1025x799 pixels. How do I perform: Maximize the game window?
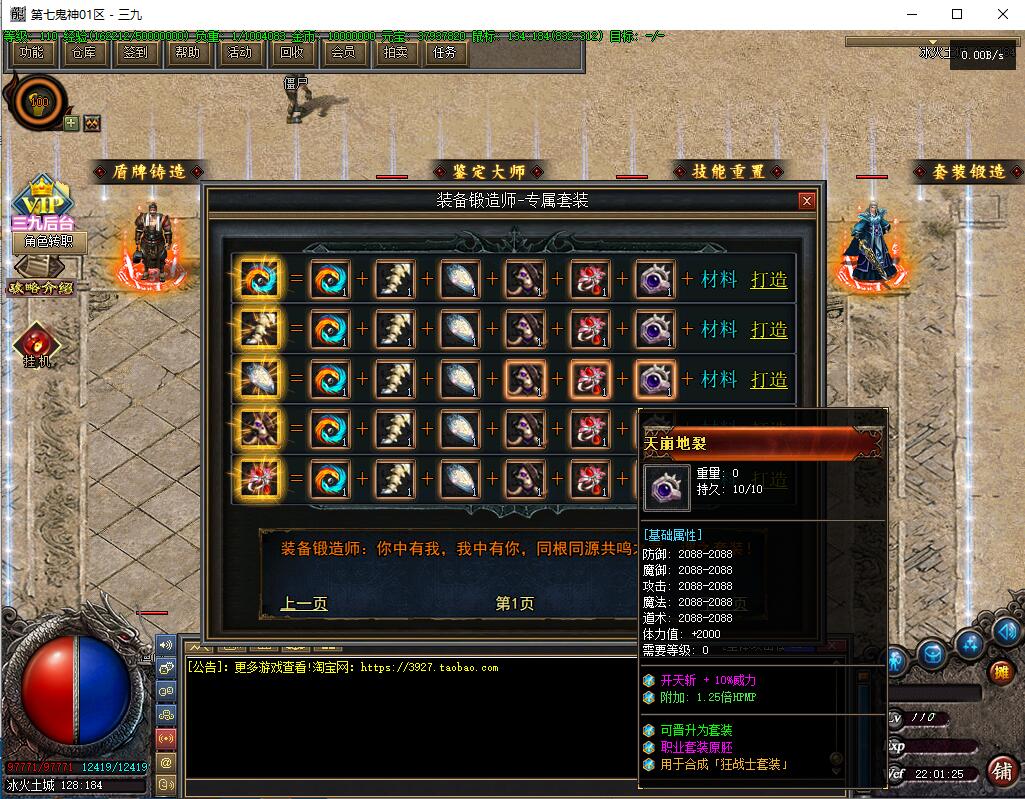(x=957, y=14)
